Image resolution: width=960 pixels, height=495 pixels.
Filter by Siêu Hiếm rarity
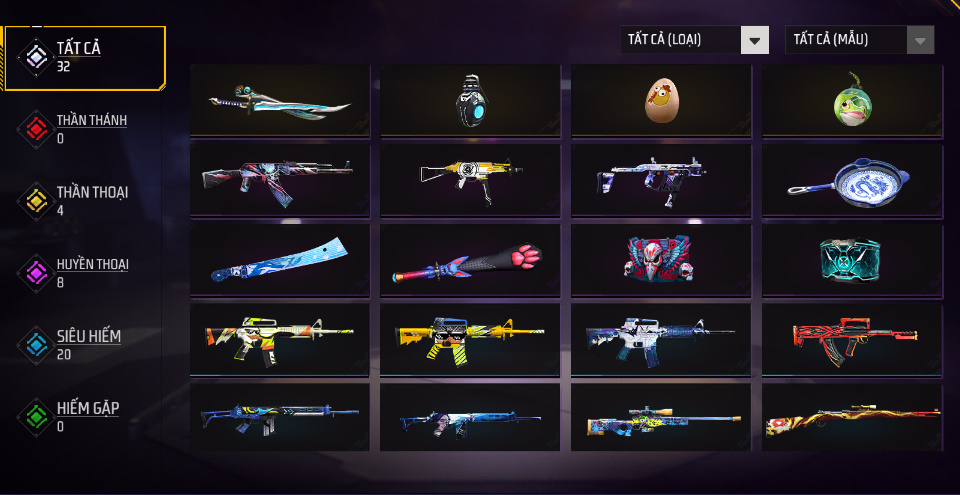click(x=88, y=344)
